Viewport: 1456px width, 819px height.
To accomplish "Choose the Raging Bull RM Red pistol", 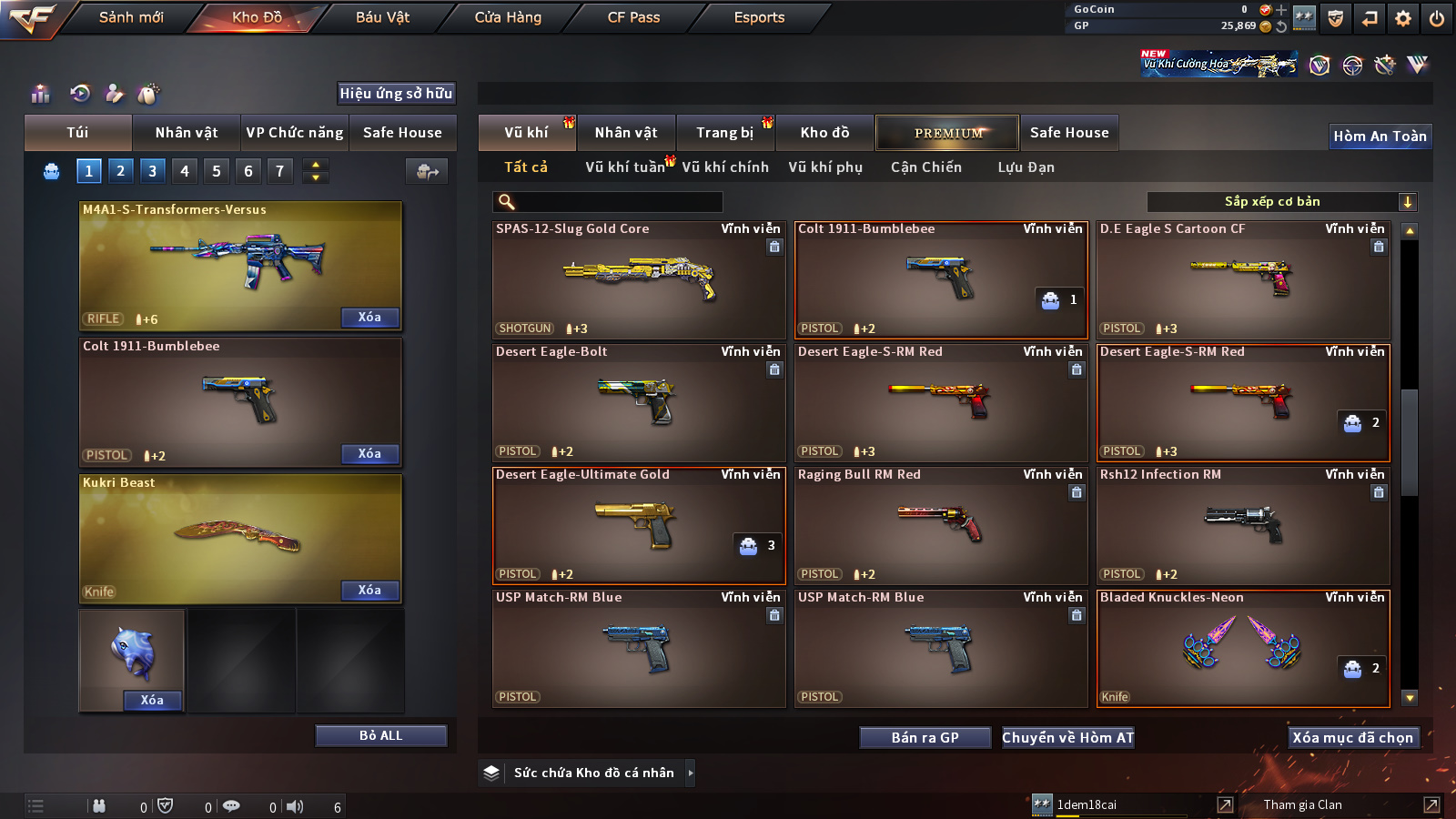I will point(941,525).
